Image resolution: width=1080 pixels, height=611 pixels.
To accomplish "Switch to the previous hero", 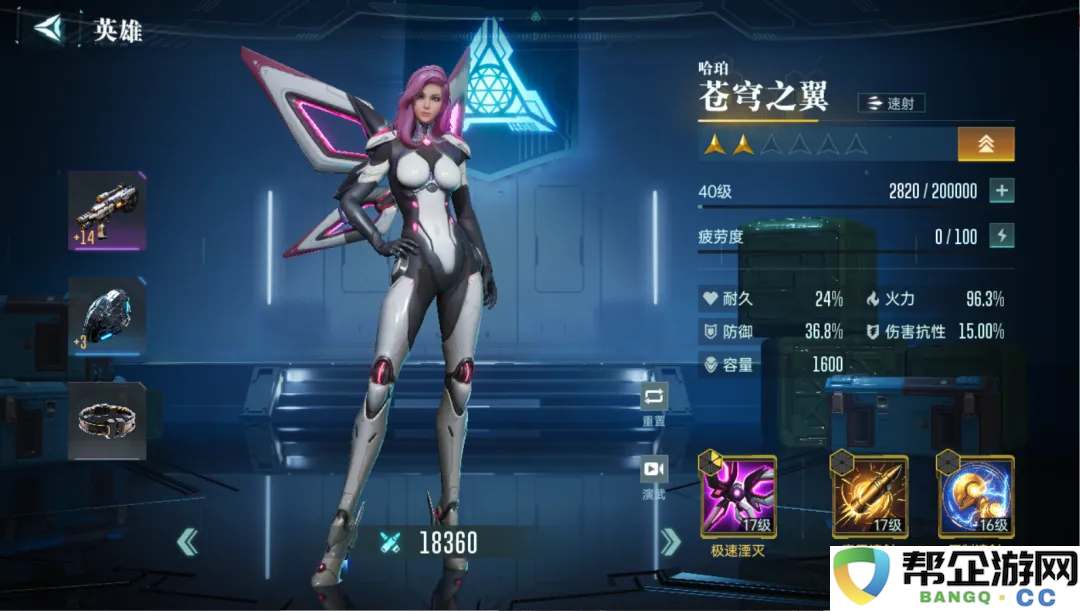I will [x=187, y=543].
